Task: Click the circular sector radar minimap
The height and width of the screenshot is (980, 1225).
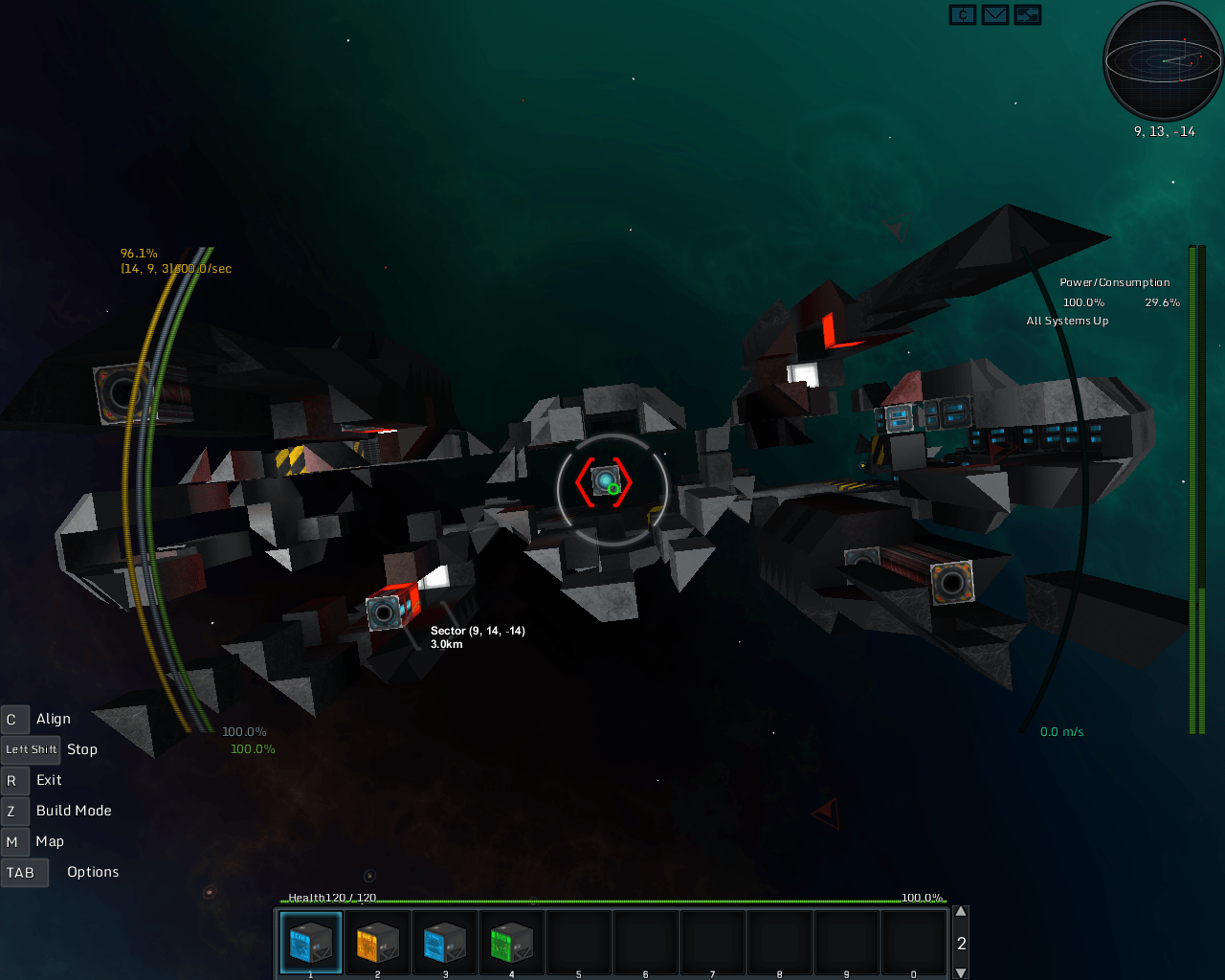Action: tap(1163, 60)
